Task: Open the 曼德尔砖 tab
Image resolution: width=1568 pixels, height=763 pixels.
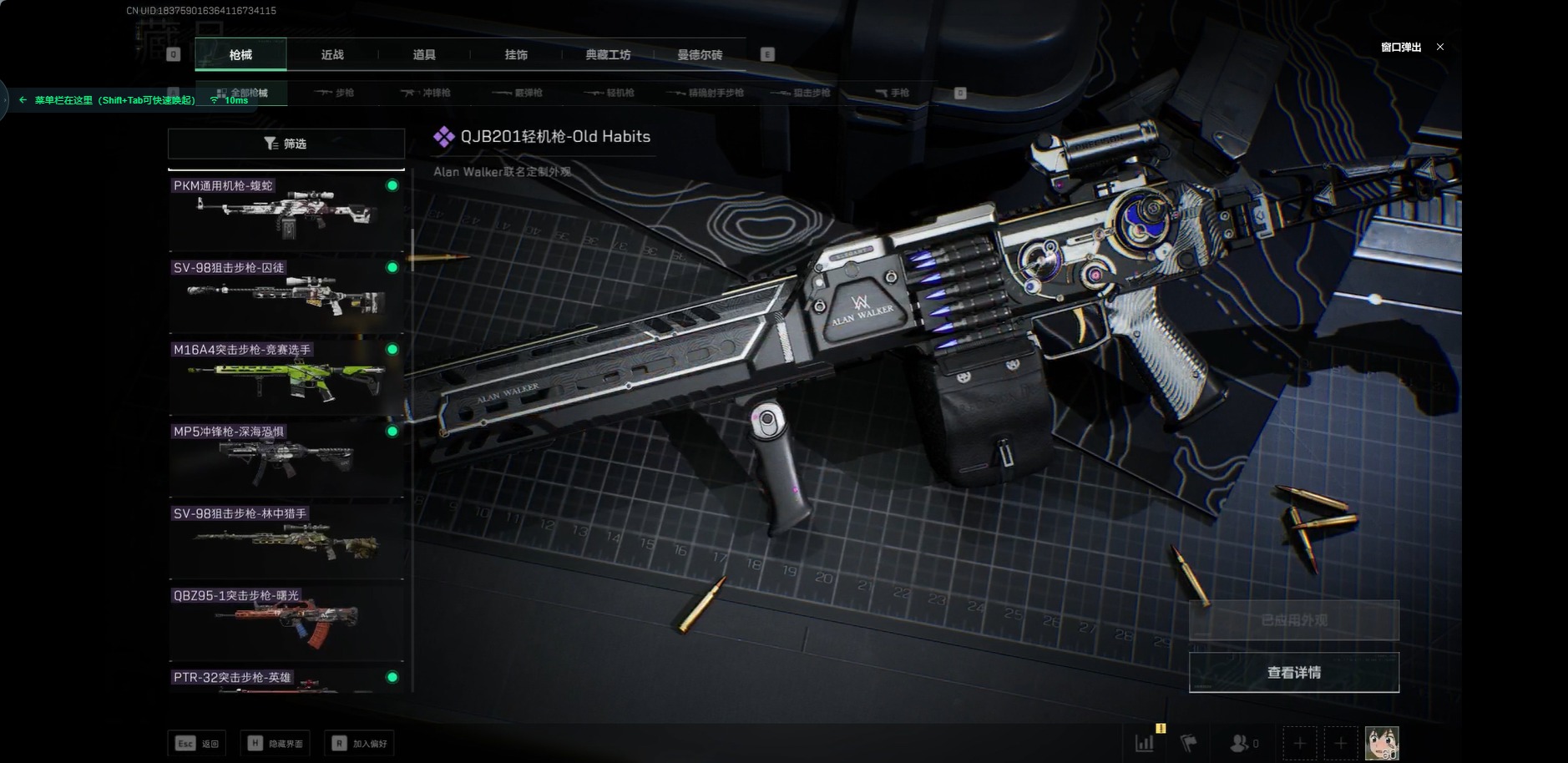Action: (700, 55)
